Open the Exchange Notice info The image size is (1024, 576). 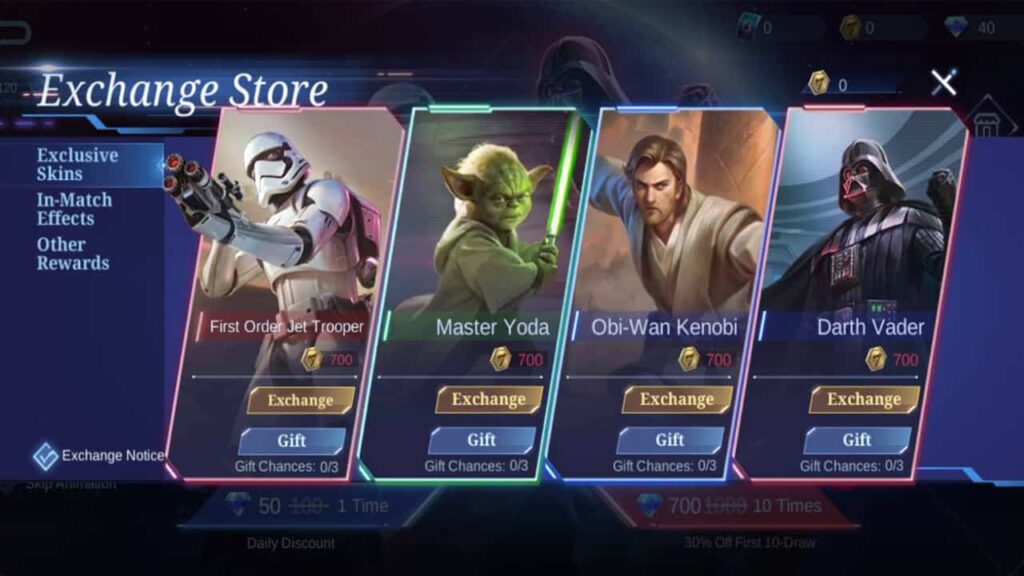[100, 456]
